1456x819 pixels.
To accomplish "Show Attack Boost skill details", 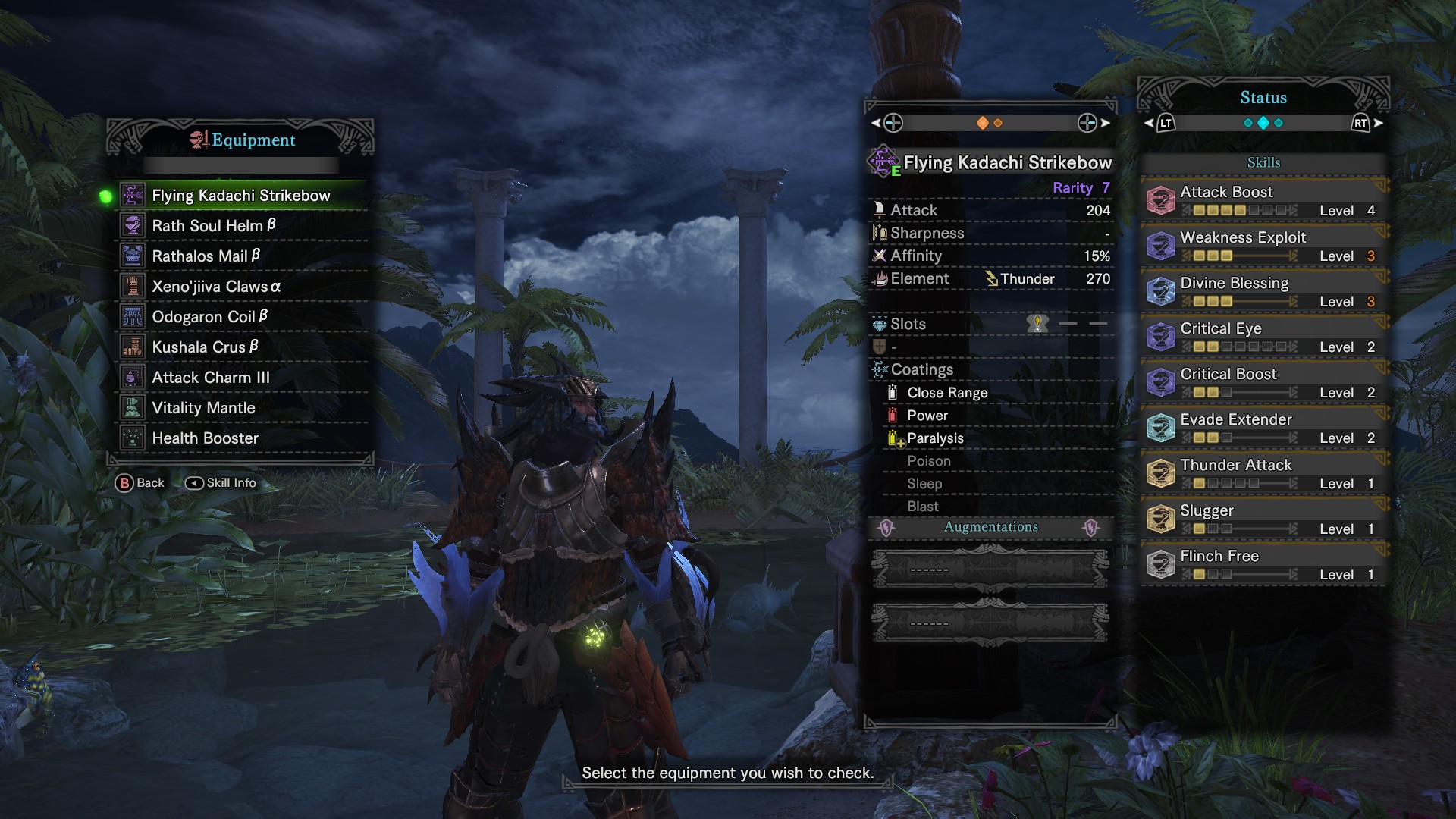I will click(x=1263, y=200).
